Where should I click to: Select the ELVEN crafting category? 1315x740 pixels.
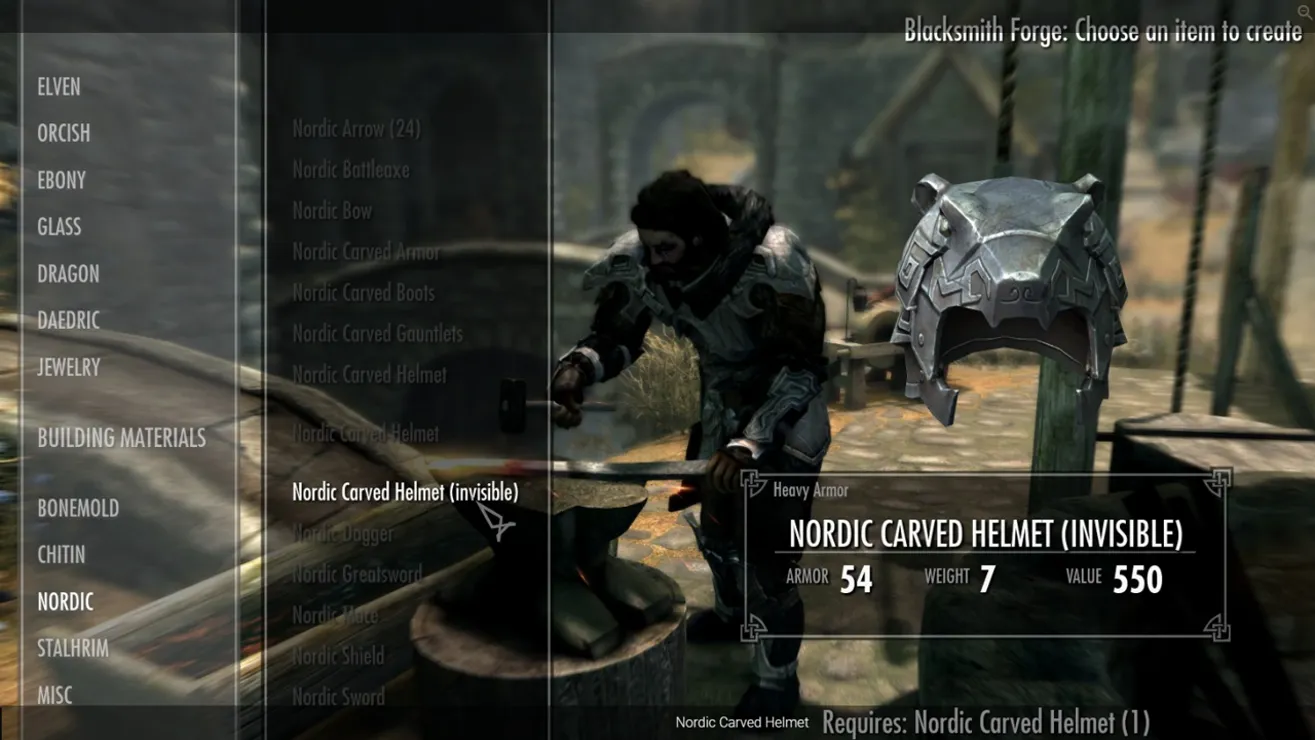[x=60, y=87]
